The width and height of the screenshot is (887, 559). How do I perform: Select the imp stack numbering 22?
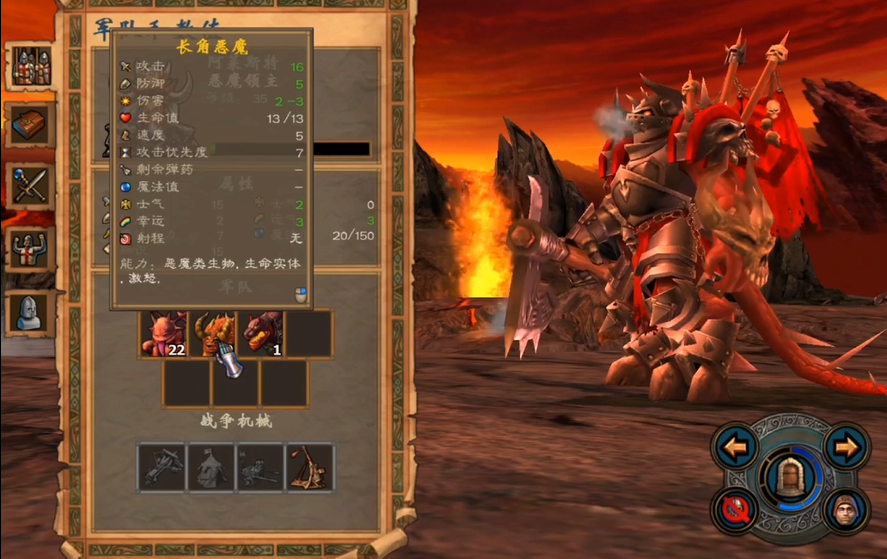[x=162, y=334]
